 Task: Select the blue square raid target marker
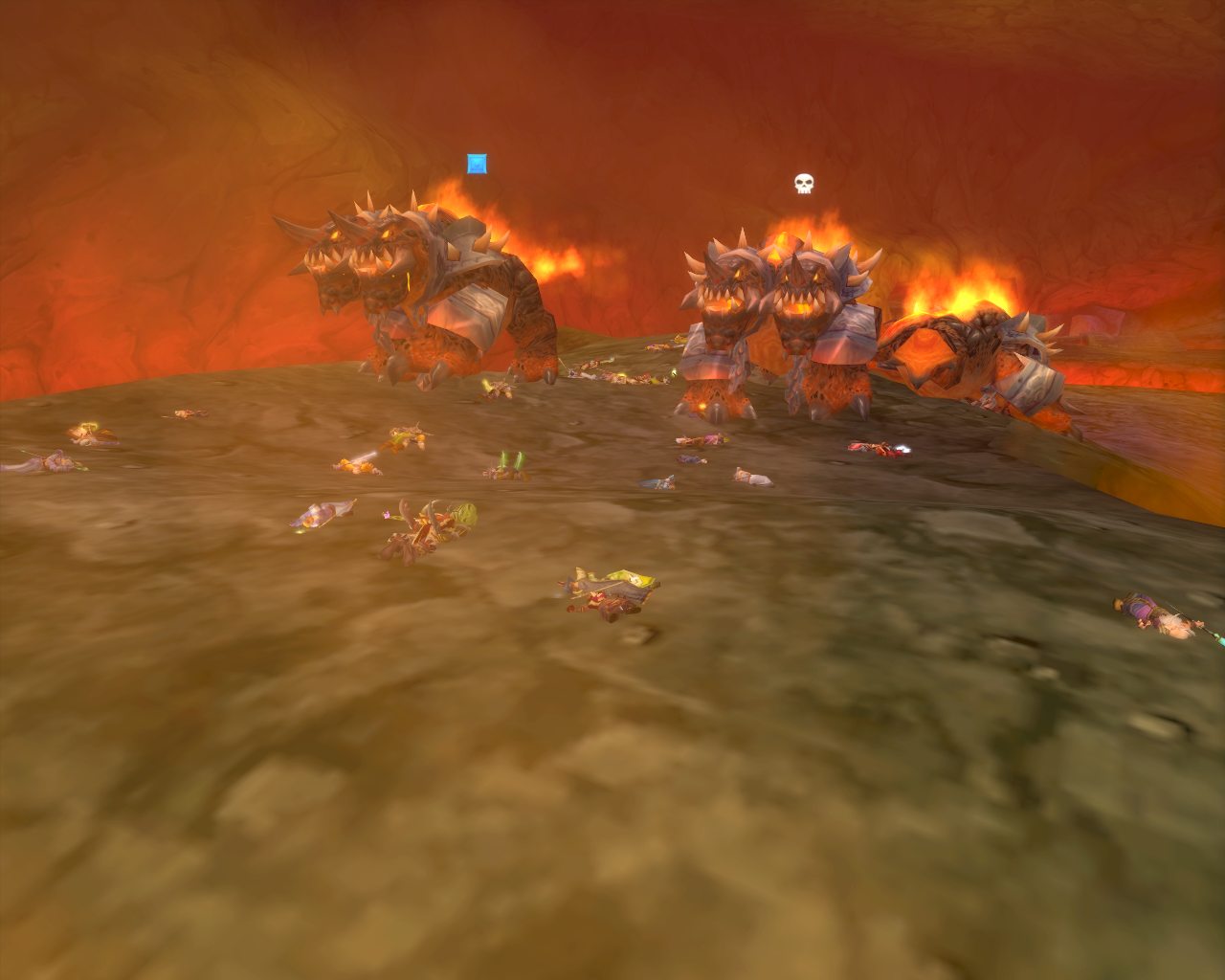tap(476, 164)
